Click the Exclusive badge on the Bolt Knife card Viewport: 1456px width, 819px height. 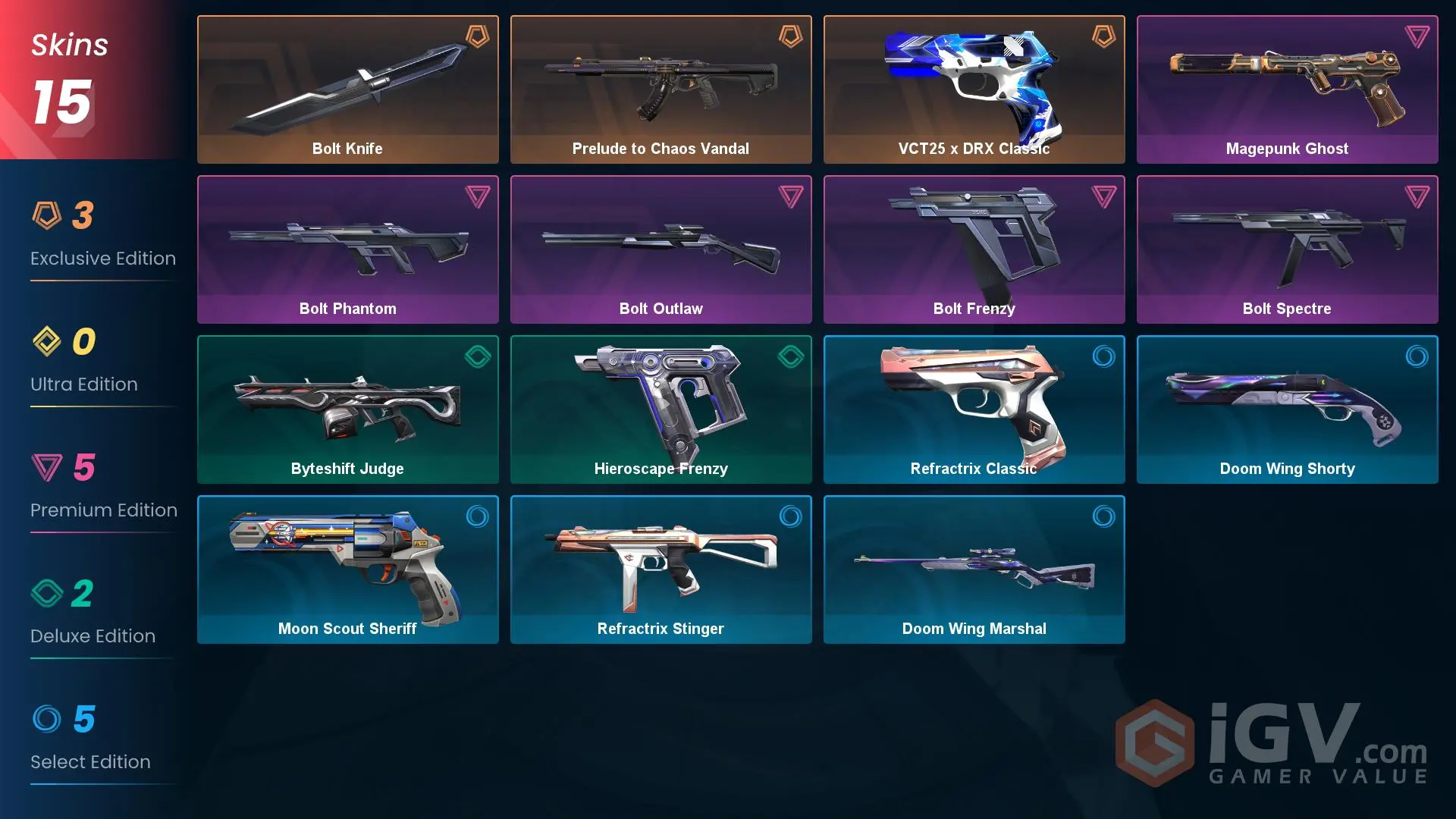click(x=476, y=37)
